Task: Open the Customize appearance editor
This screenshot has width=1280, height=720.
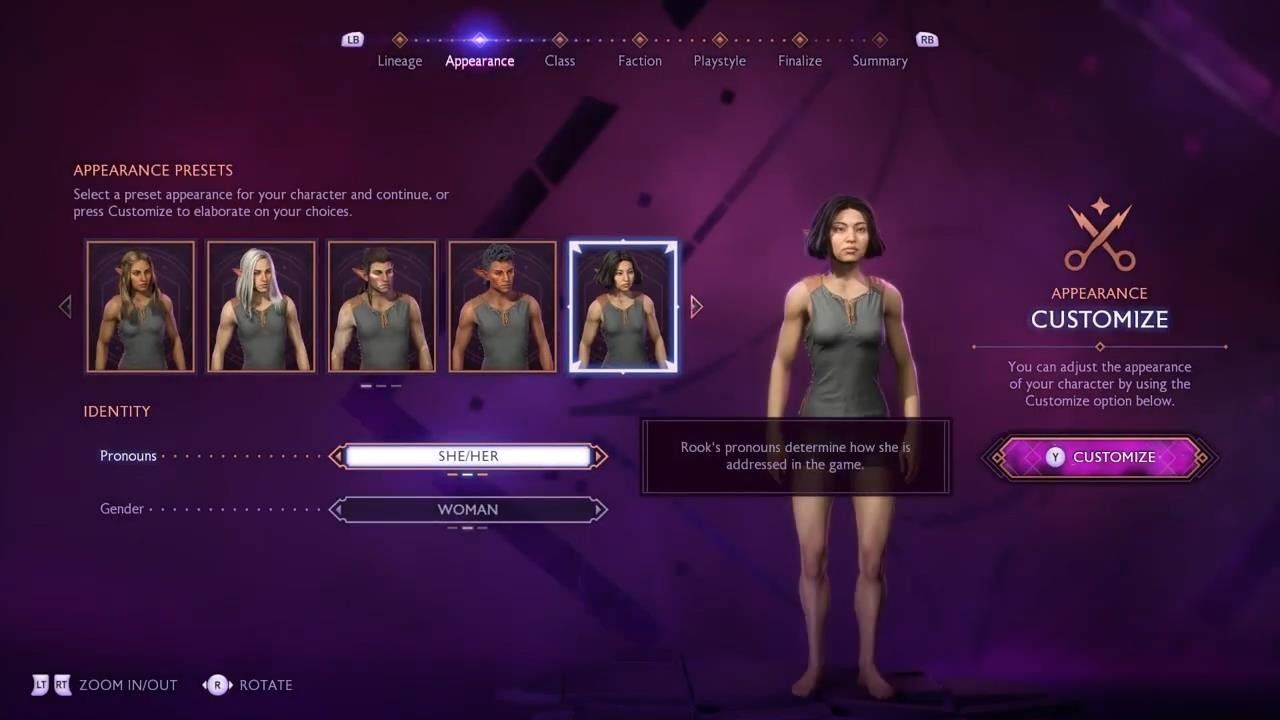Action: point(1100,457)
